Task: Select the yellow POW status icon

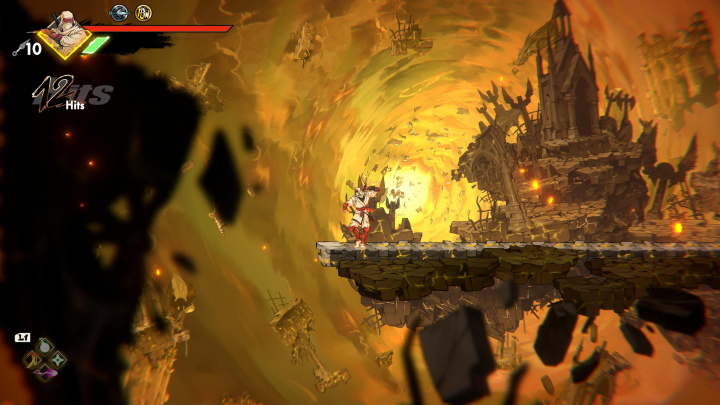Action: (x=144, y=13)
